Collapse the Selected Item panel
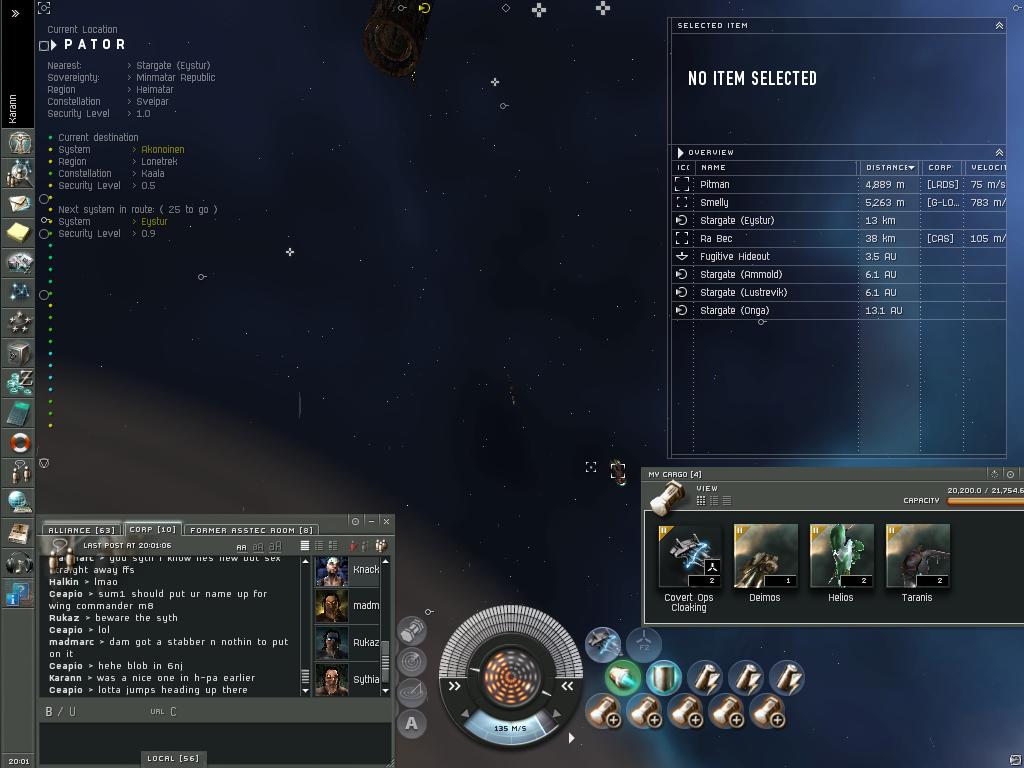The height and width of the screenshot is (768, 1024). pyautogui.click(x=998, y=25)
